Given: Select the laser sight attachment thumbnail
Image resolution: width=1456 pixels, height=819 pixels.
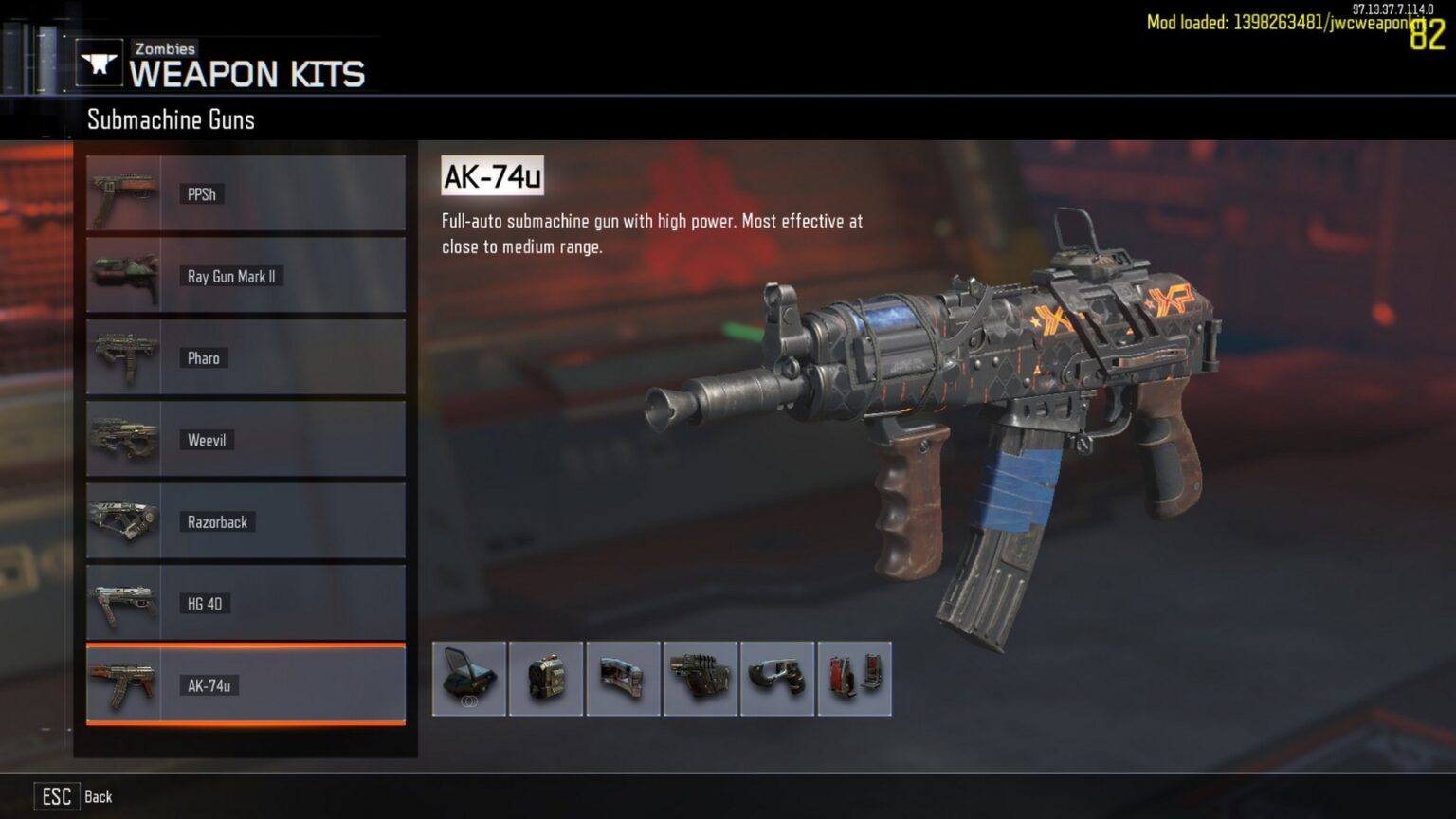Looking at the screenshot, I should tap(700, 679).
